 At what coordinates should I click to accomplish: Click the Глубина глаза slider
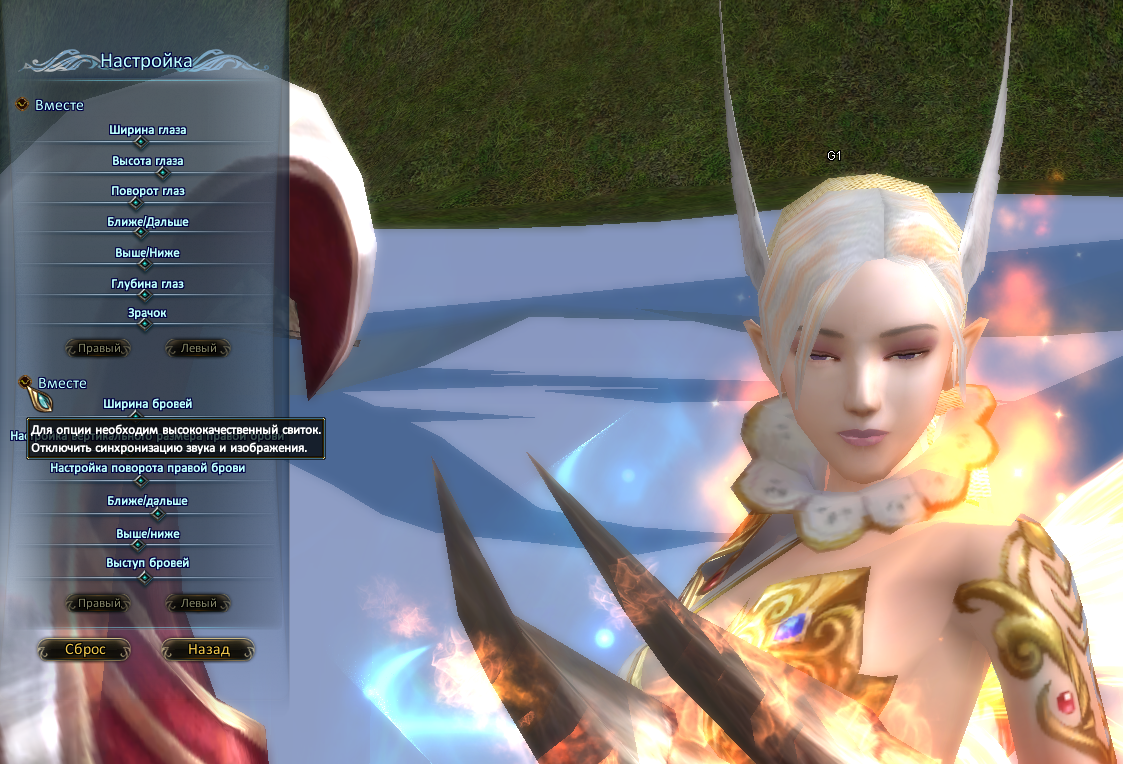pyautogui.click(x=146, y=295)
